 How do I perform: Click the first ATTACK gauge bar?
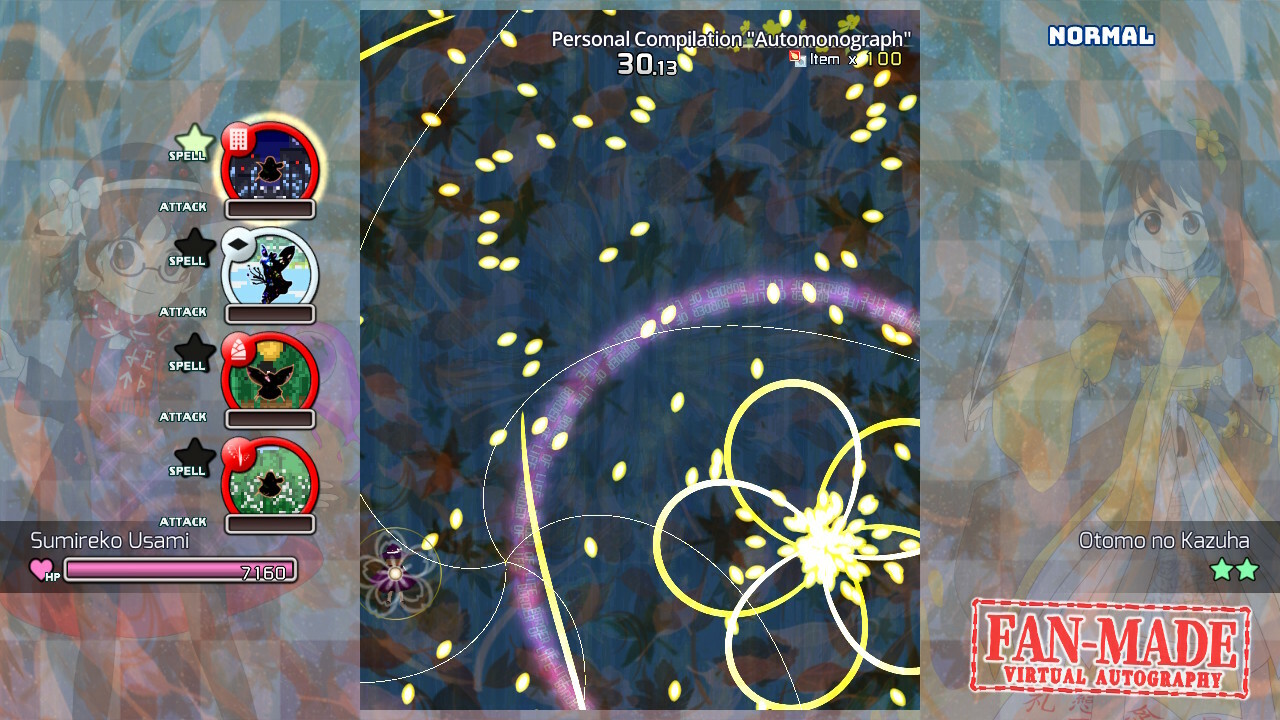click(x=270, y=209)
